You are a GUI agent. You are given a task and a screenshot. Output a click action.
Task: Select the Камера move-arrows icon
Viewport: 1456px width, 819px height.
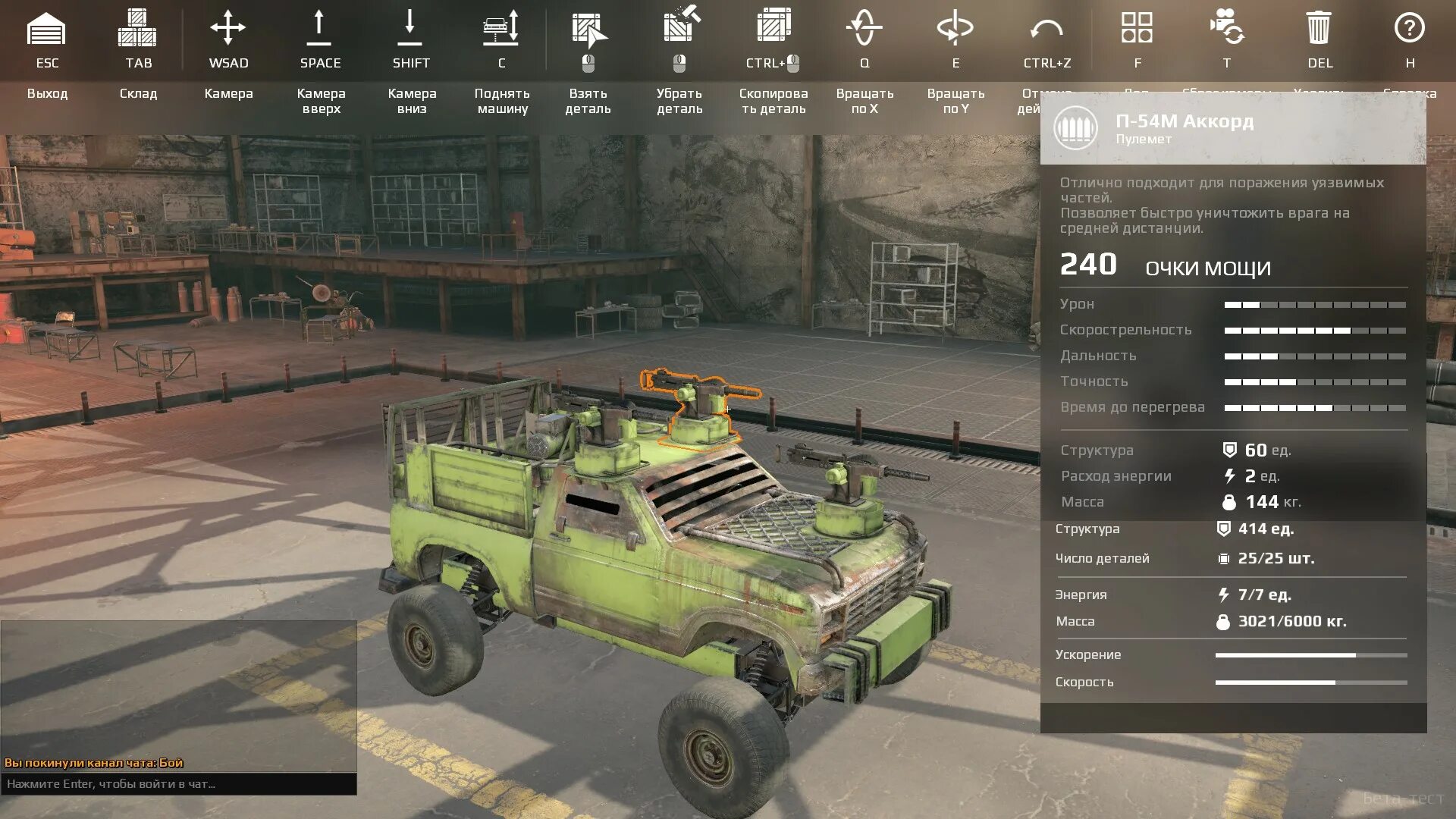(228, 29)
